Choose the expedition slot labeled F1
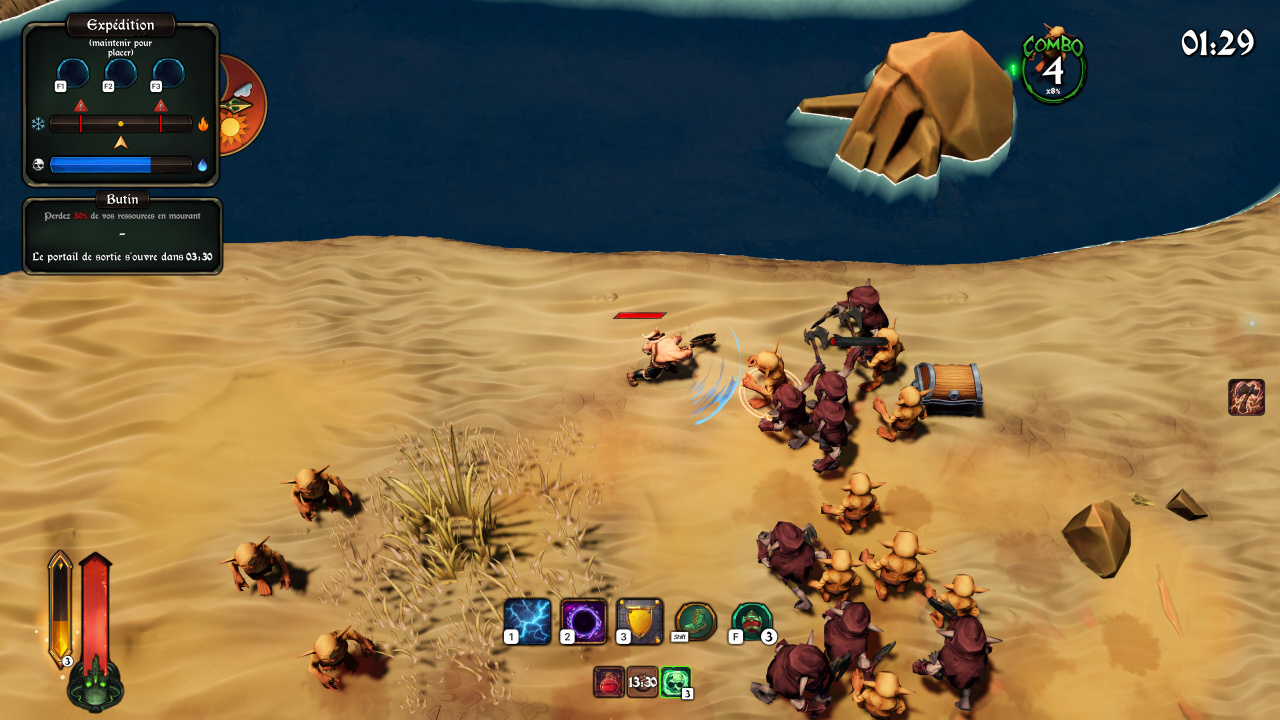Screen dimensions: 1280x720 [73, 73]
